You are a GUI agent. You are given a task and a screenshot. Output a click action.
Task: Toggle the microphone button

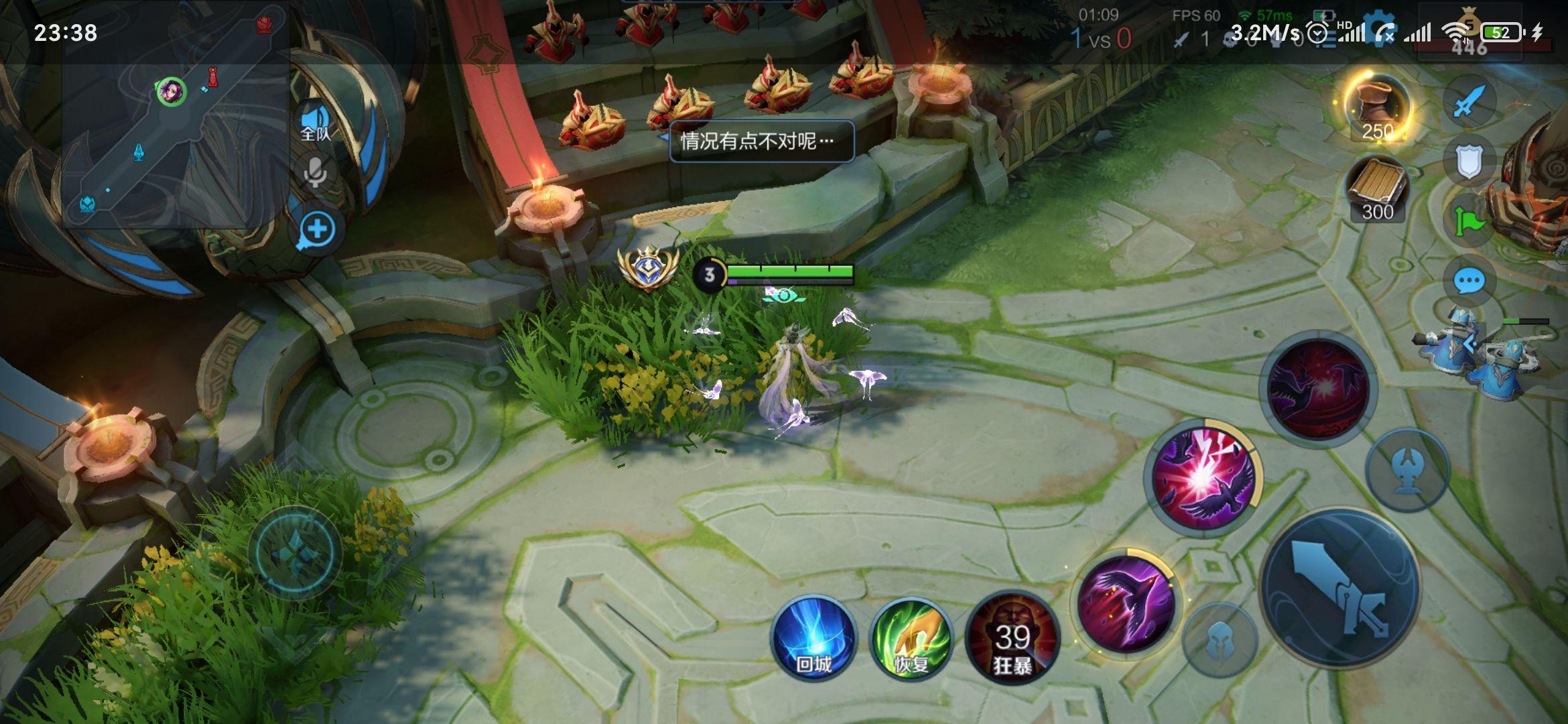pos(315,172)
